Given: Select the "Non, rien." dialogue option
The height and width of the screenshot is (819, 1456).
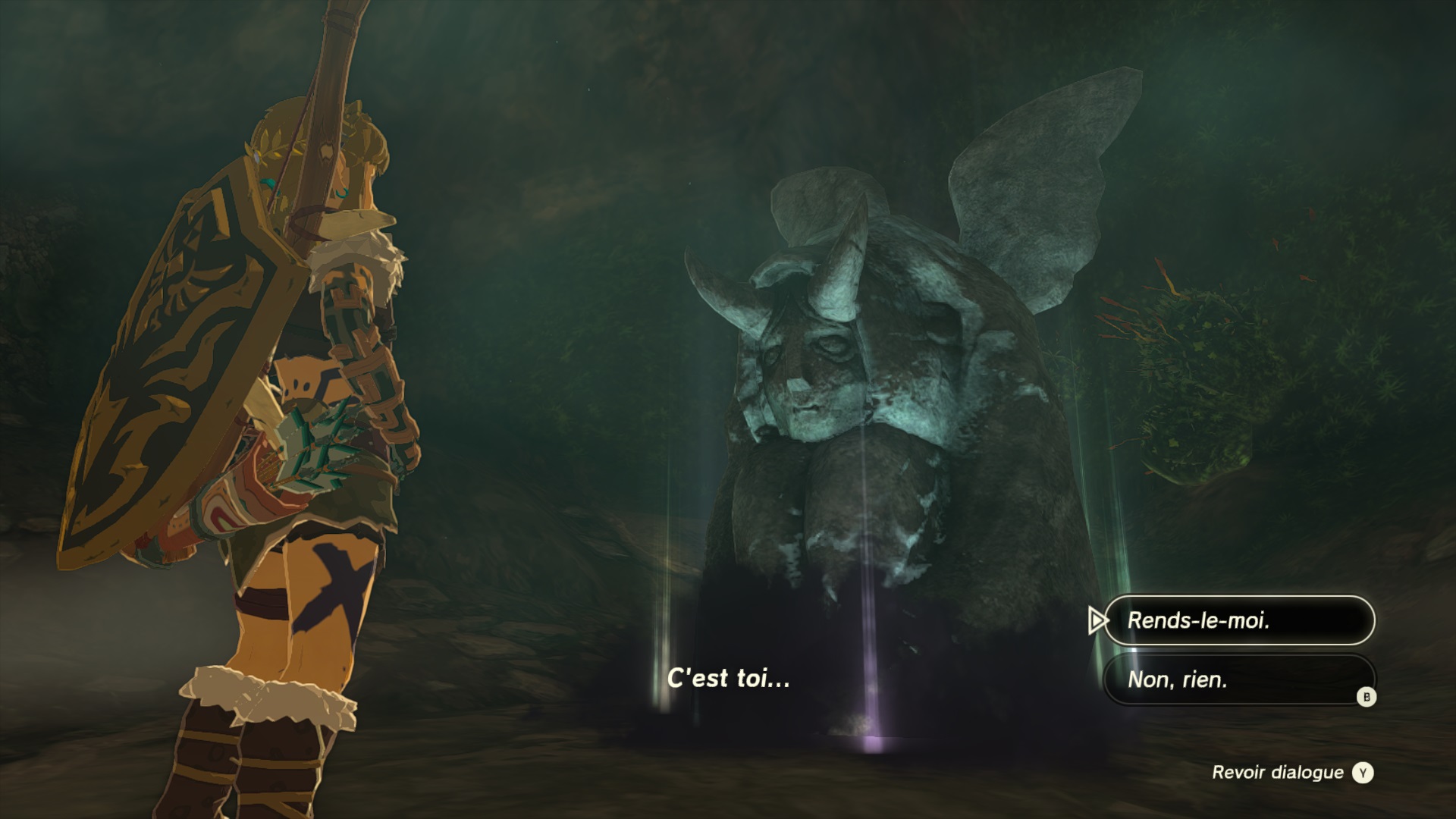Looking at the screenshot, I should pos(1238,679).
